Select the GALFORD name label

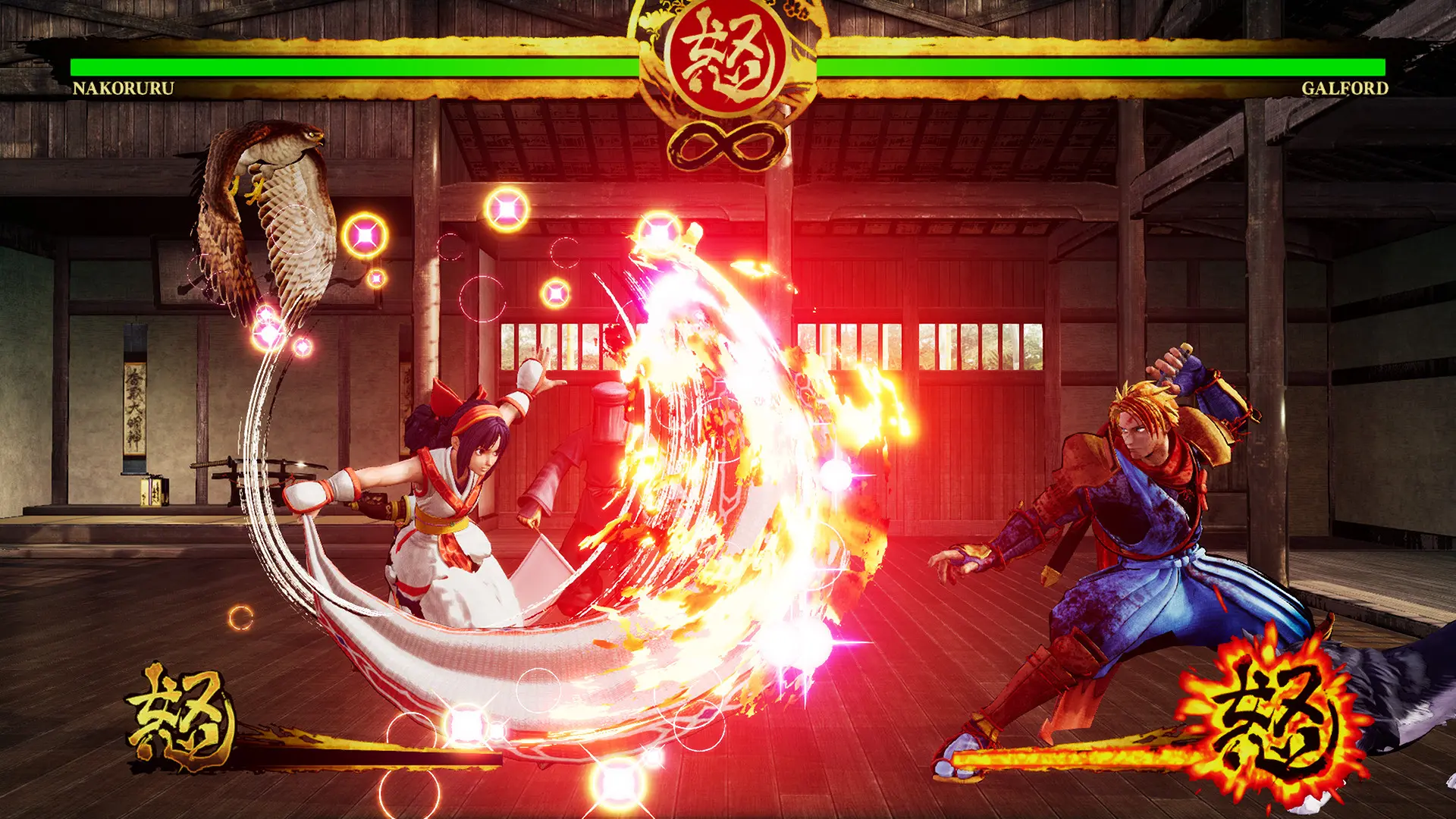tap(1346, 89)
